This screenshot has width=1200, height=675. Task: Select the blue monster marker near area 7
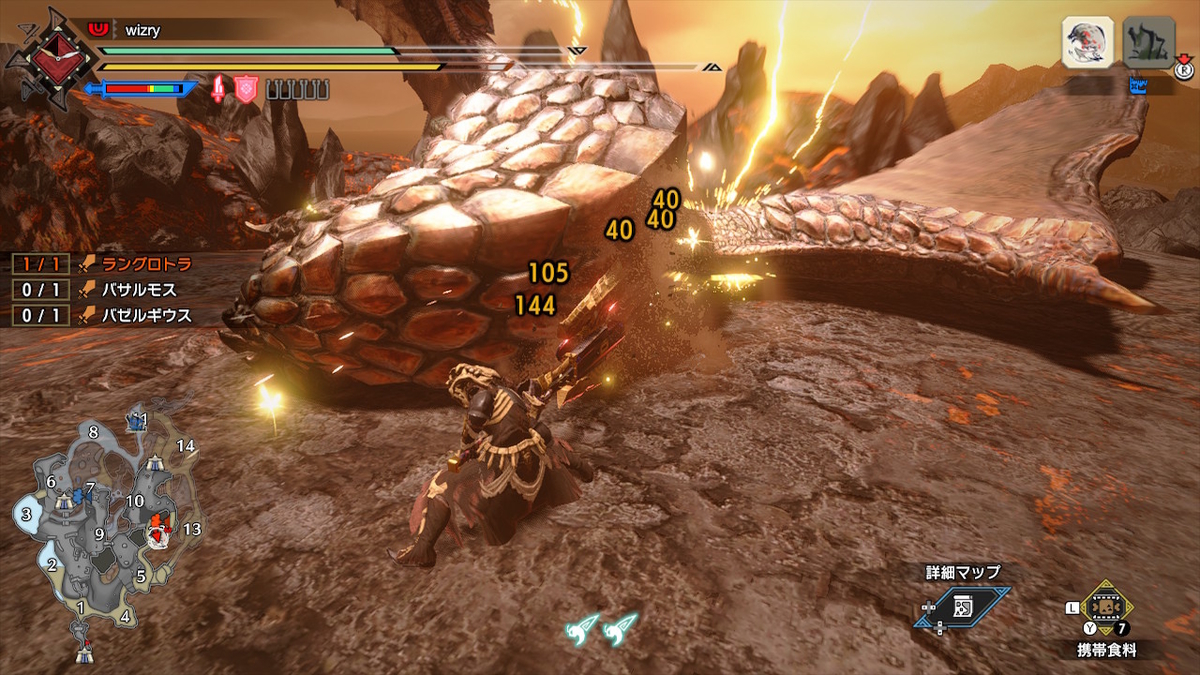pyautogui.click(x=81, y=496)
